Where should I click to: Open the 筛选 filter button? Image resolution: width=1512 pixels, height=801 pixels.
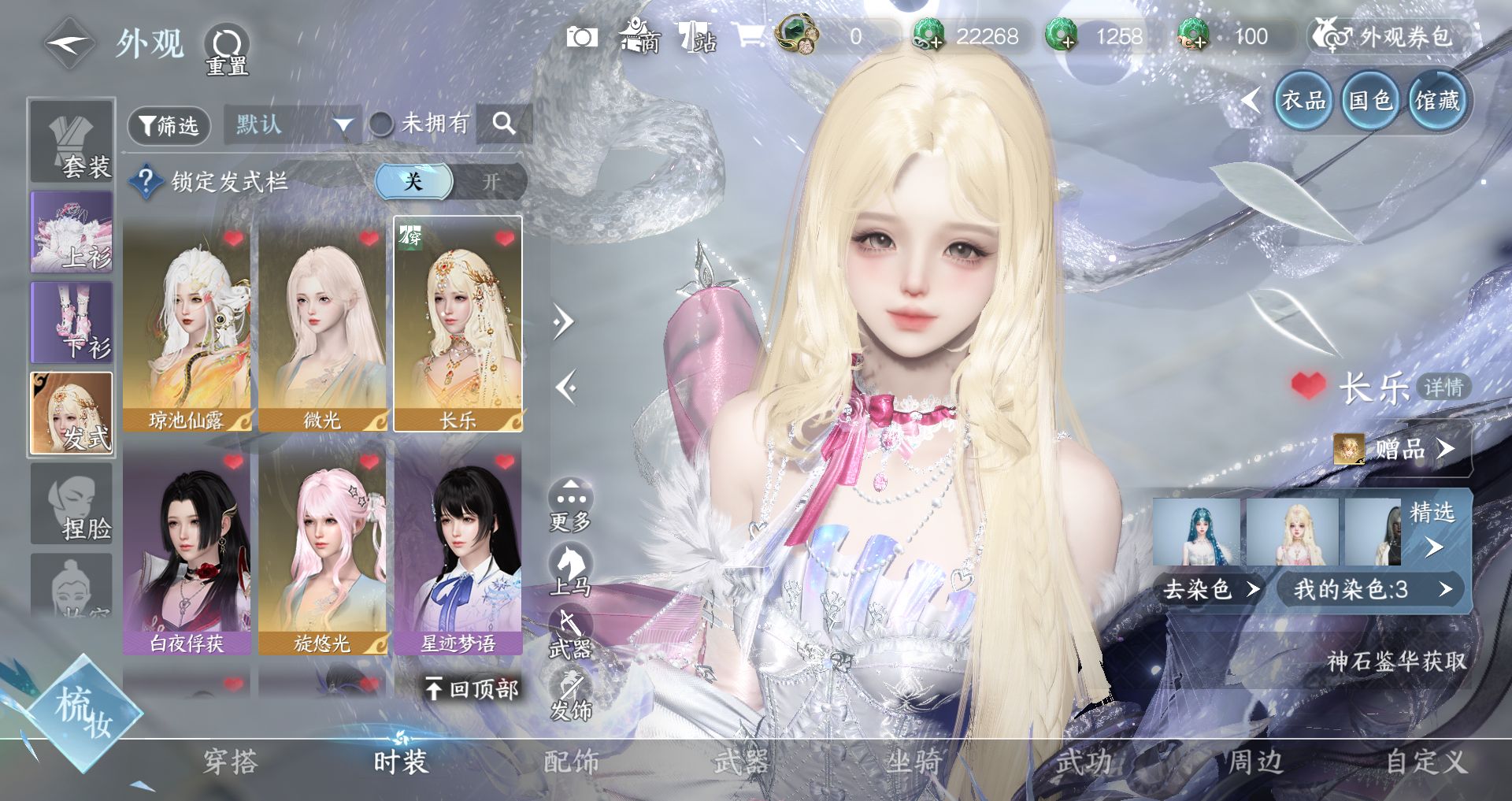click(169, 125)
